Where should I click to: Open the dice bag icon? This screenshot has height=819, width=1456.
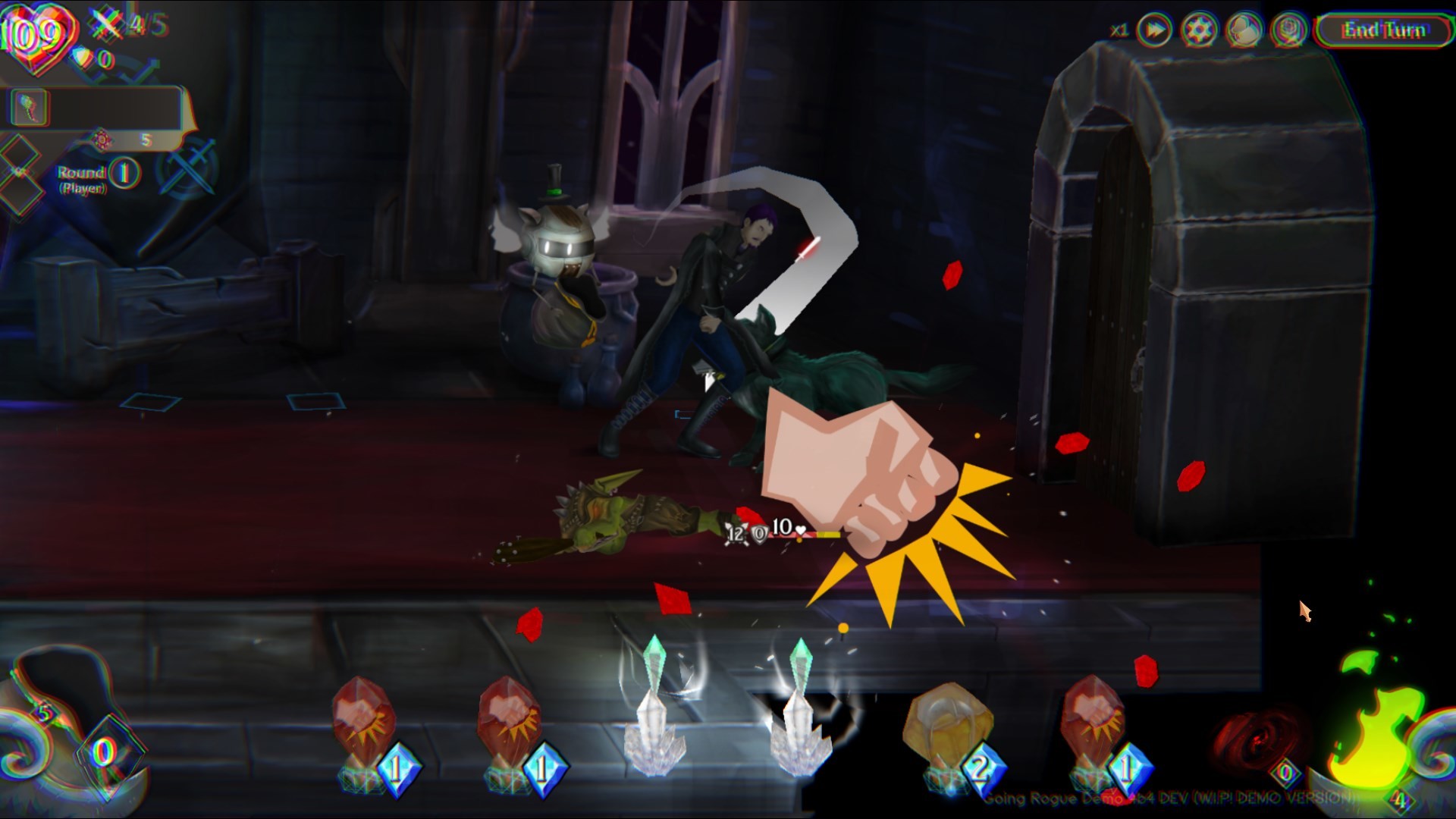pyautogui.click(x=1288, y=31)
